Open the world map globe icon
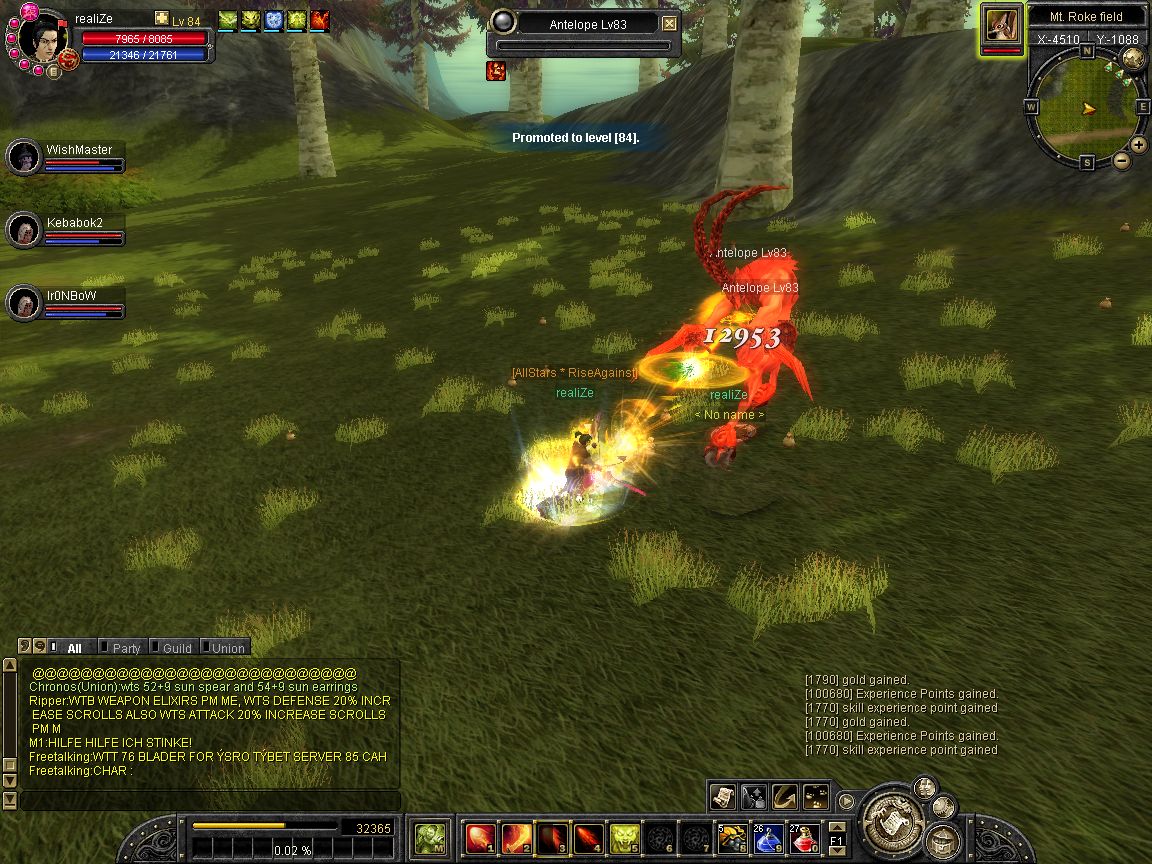This screenshot has height=864, width=1152. (1133, 57)
